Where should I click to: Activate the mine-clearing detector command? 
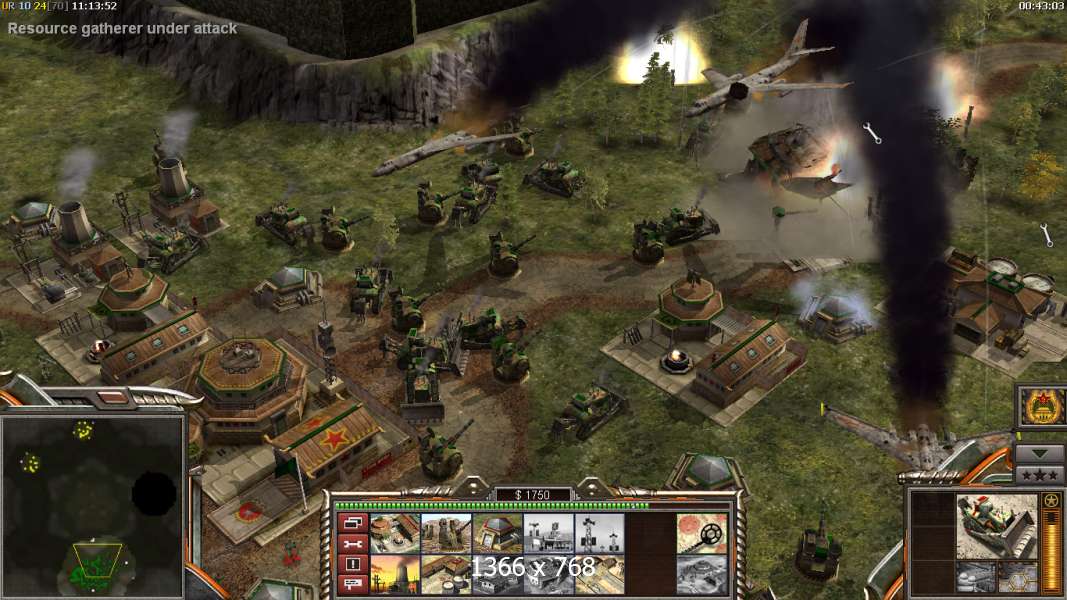click(x=701, y=533)
